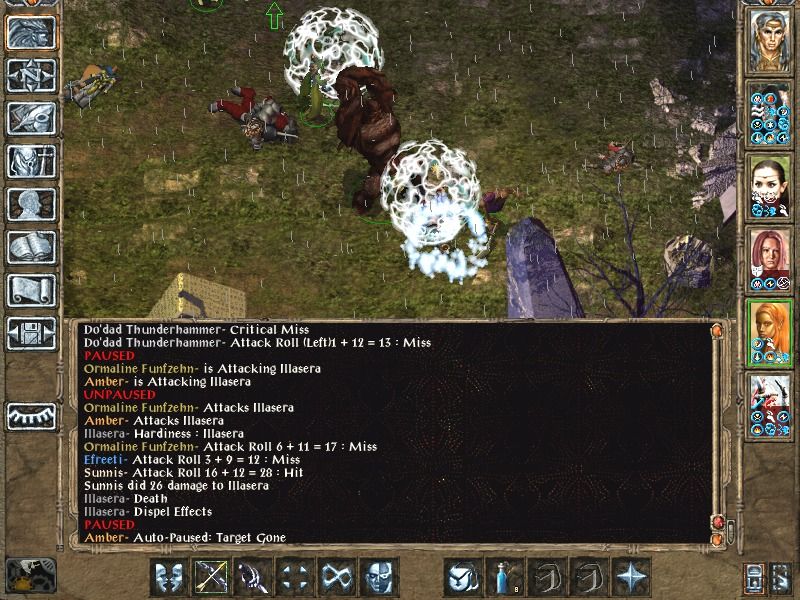The height and width of the screenshot is (600, 800).
Task: Choose the bow and arrow weapon slot
Action: tap(212, 577)
